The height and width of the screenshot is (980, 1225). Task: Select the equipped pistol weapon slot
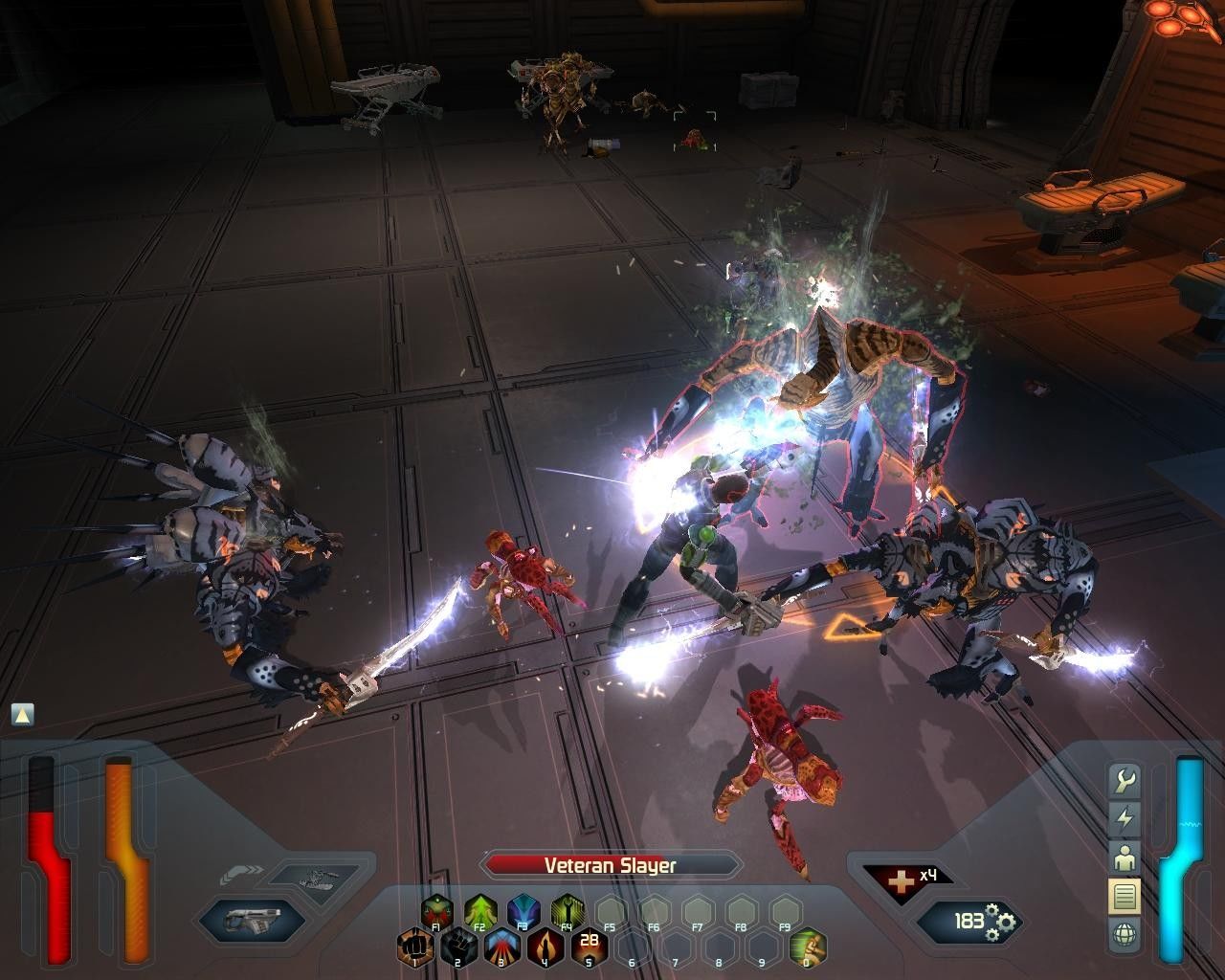[251, 921]
